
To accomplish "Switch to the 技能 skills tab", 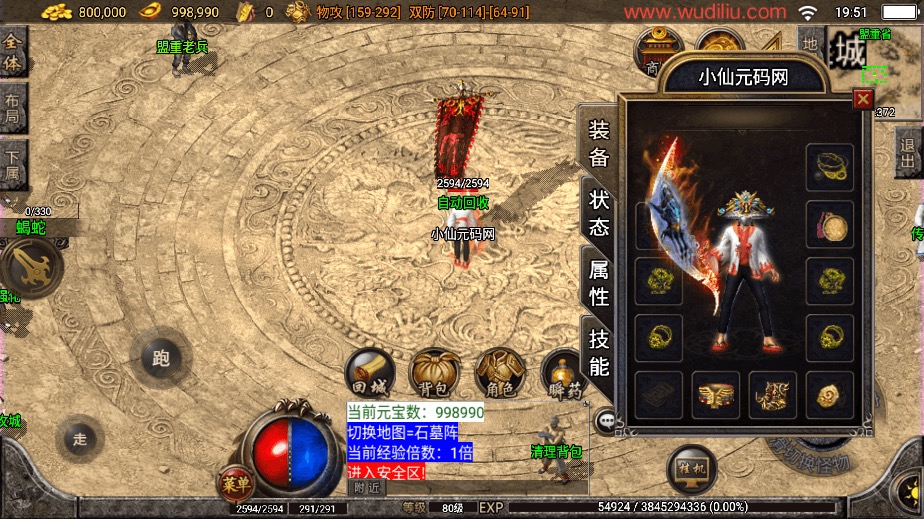I will (598, 351).
